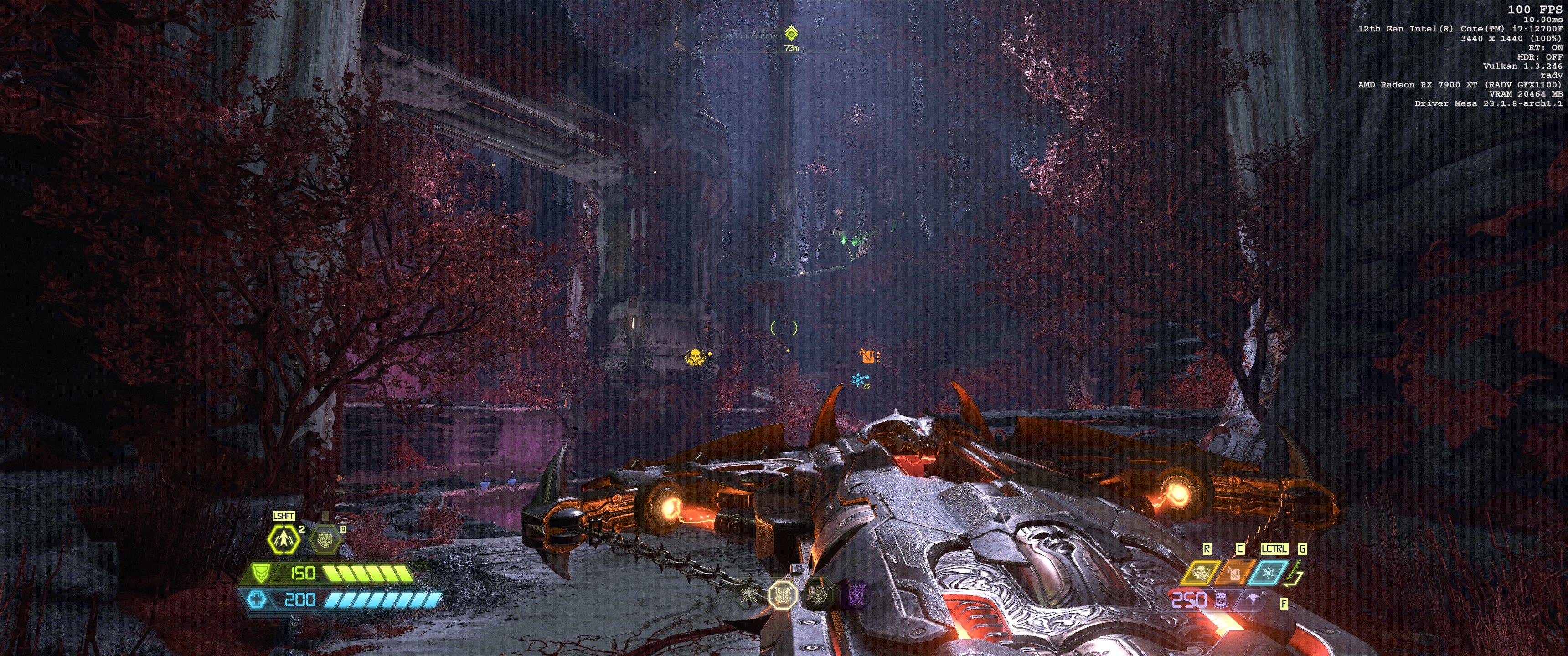Viewport: 1568px width, 656px height.
Task: Activate the dash ability hexagon icon
Action: [x=284, y=538]
